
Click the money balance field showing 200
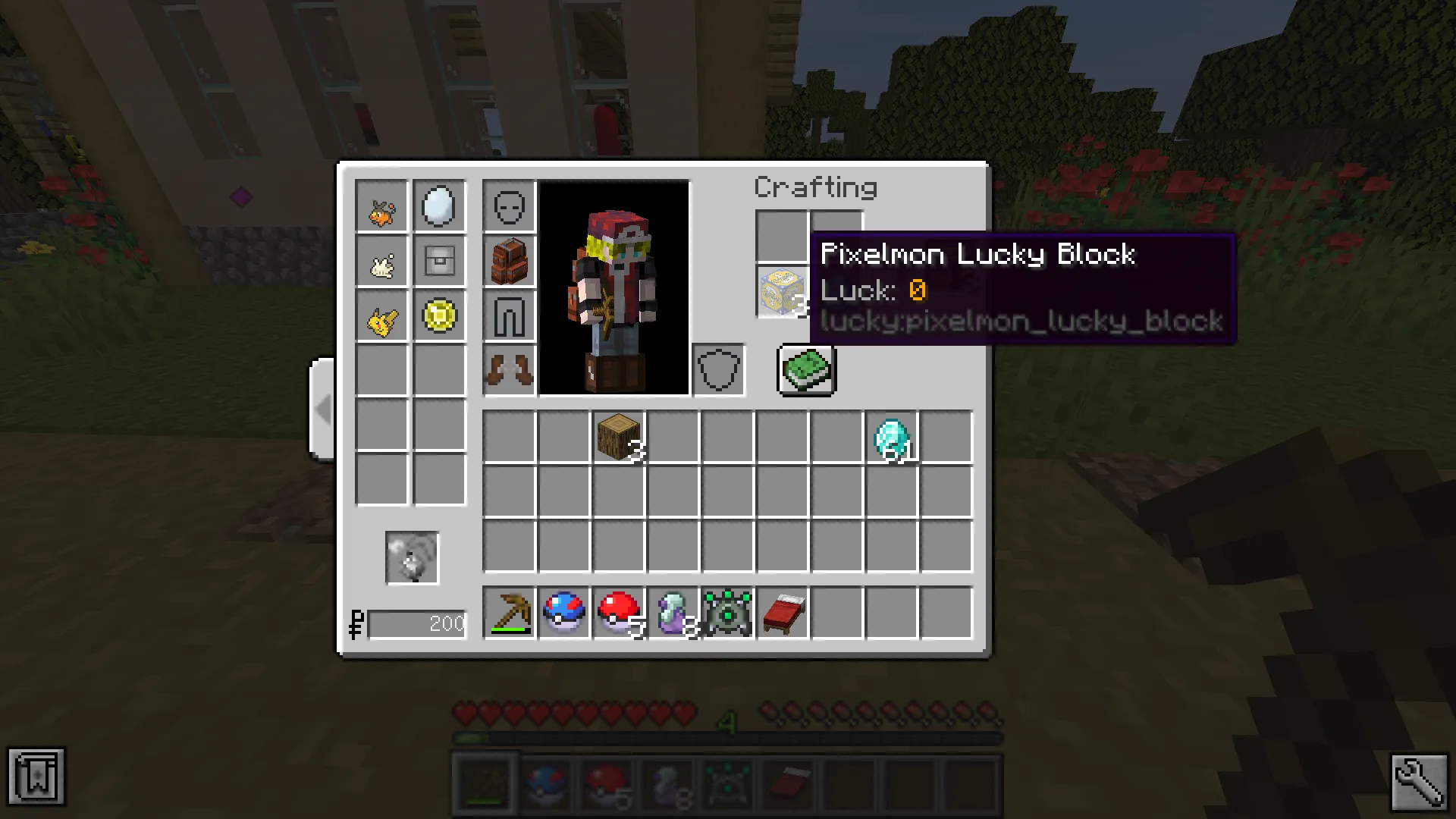click(x=417, y=623)
